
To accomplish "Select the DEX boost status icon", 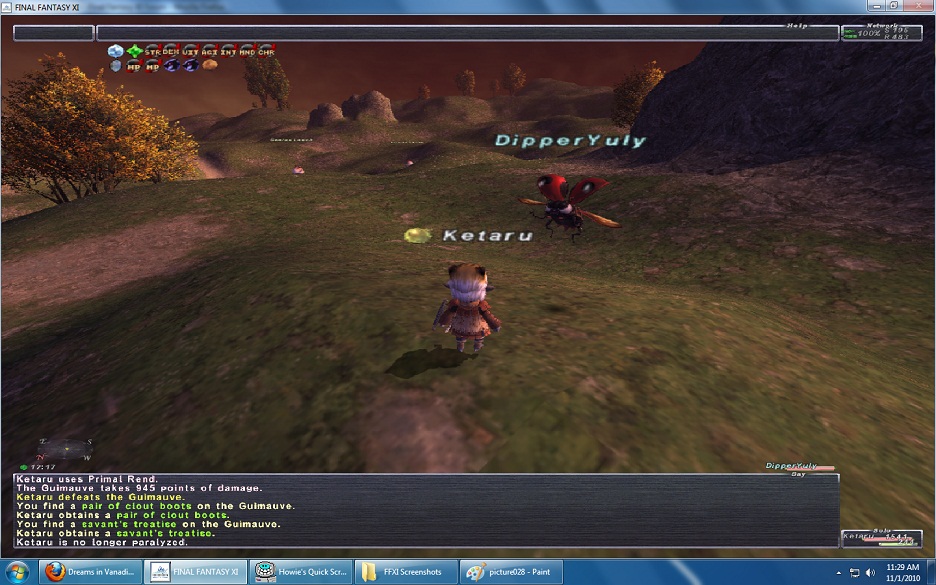I will (x=172, y=50).
